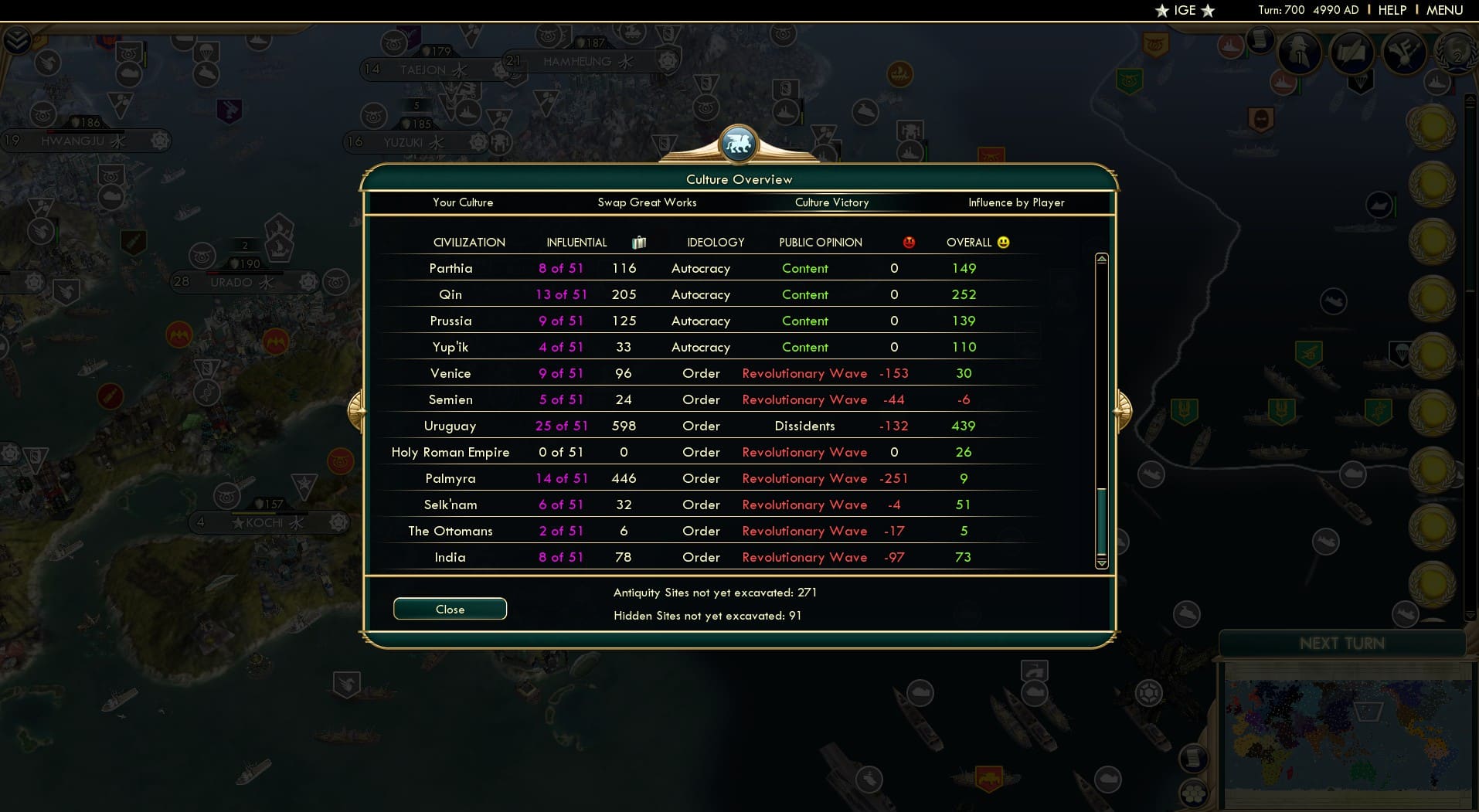Click the scroll-and-quill Culture icon top right
1479x812 pixels.
pyautogui.click(x=1351, y=53)
